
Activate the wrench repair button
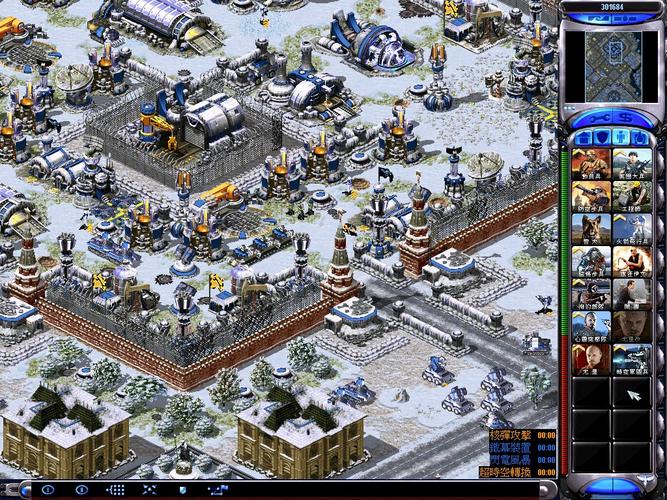[599, 117]
